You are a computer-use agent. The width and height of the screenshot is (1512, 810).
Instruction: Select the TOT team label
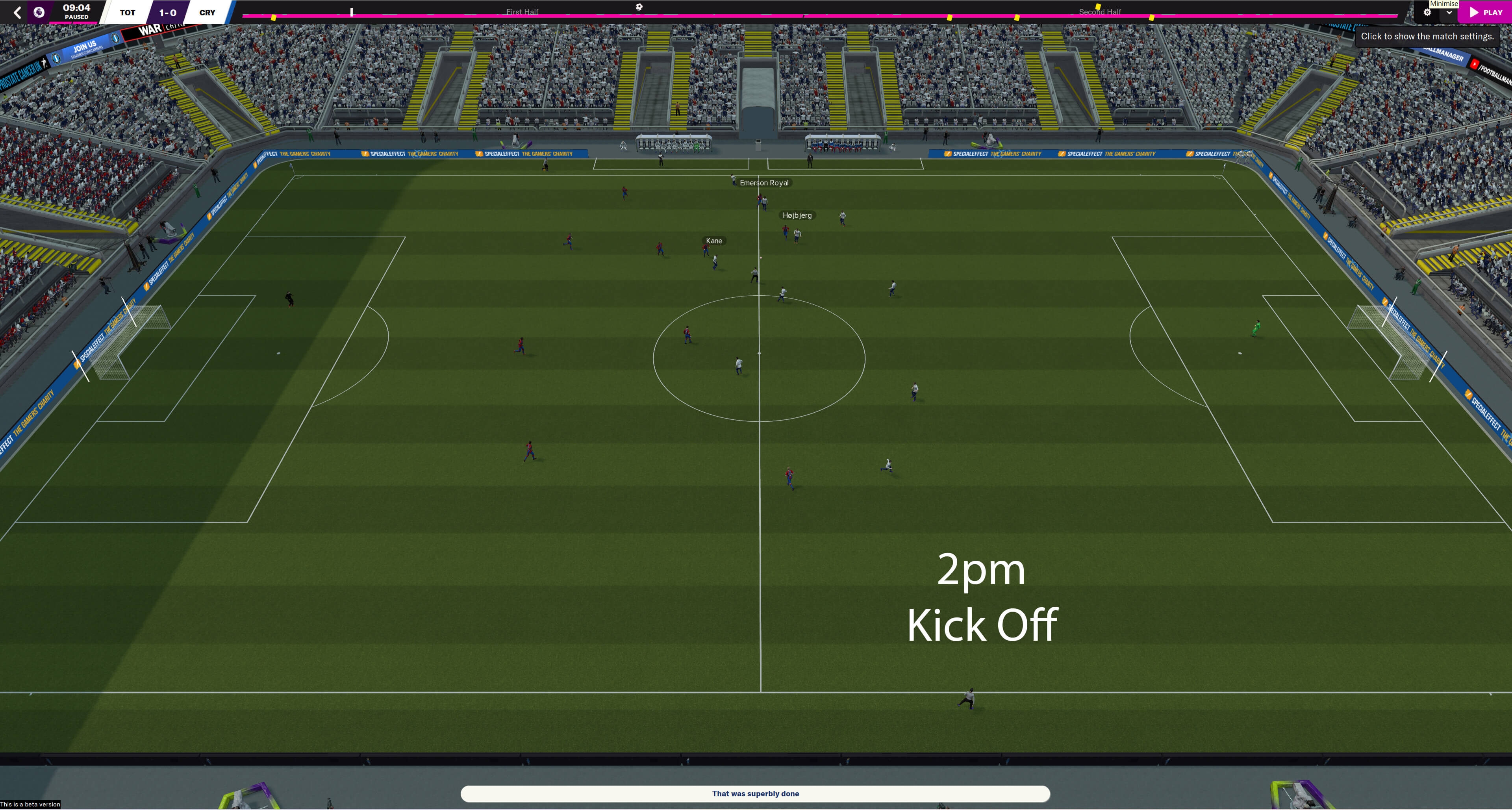pos(127,12)
